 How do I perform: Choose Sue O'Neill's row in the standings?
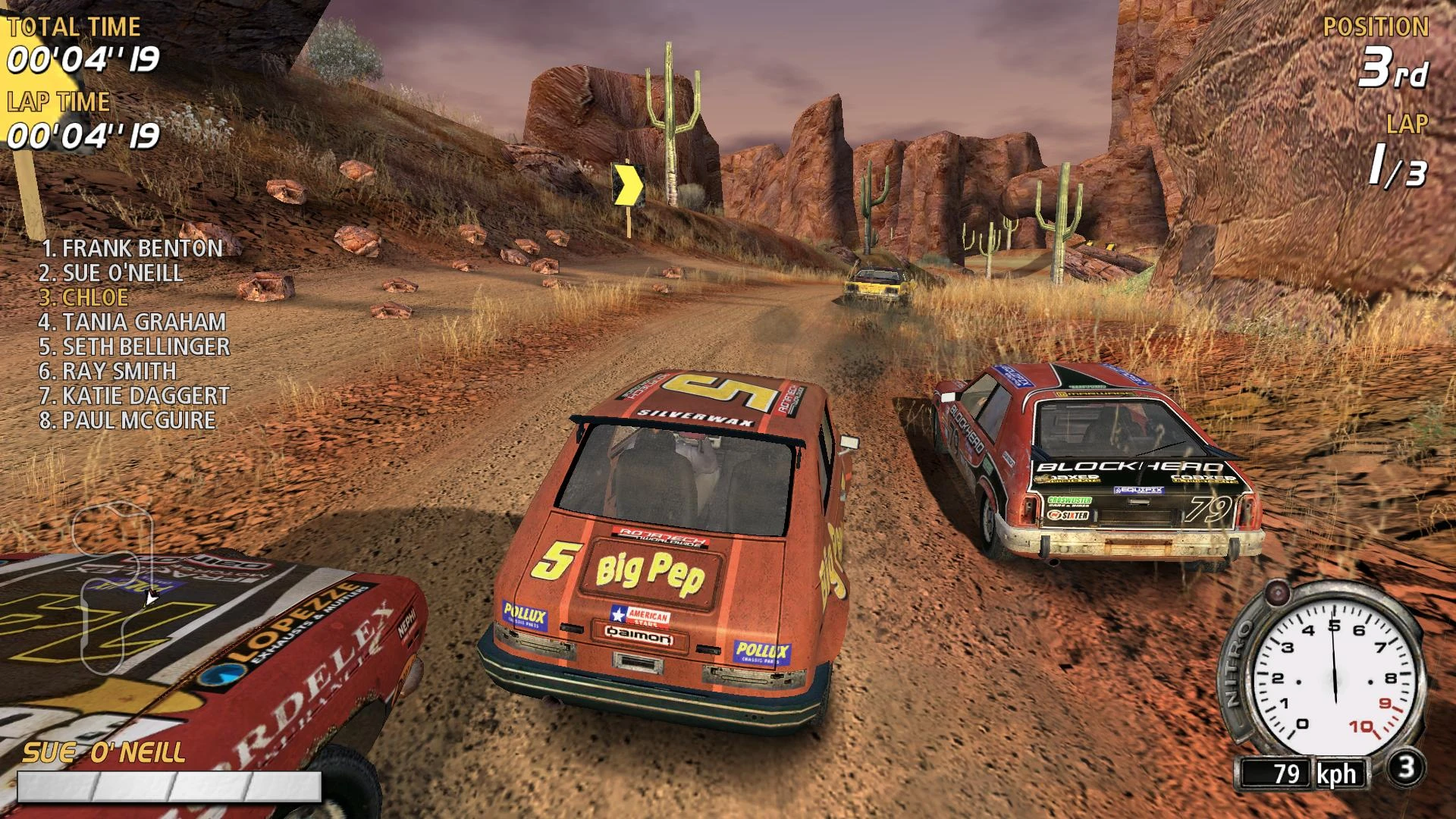[111, 273]
